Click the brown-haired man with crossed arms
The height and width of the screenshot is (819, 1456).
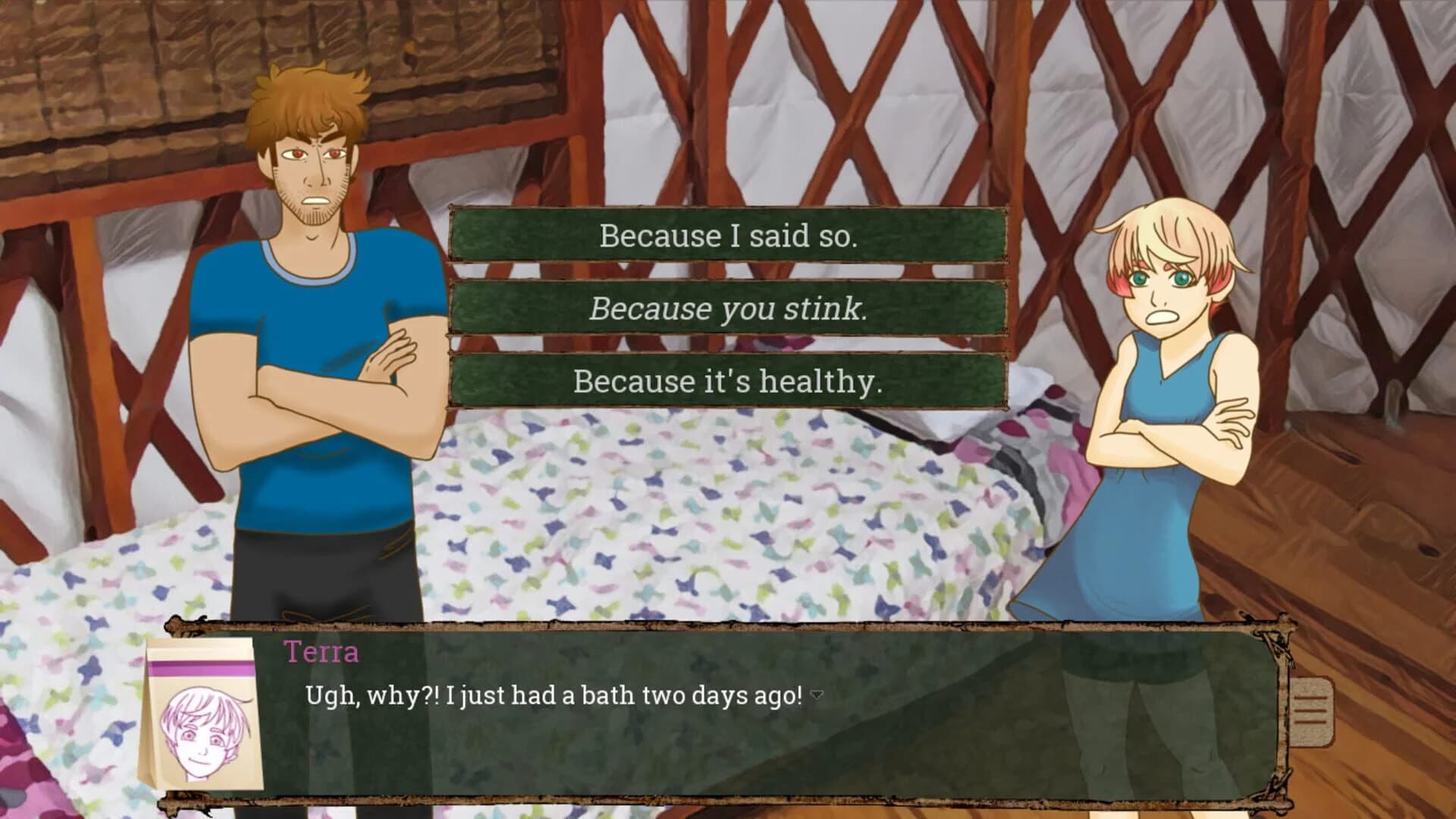tap(318, 341)
